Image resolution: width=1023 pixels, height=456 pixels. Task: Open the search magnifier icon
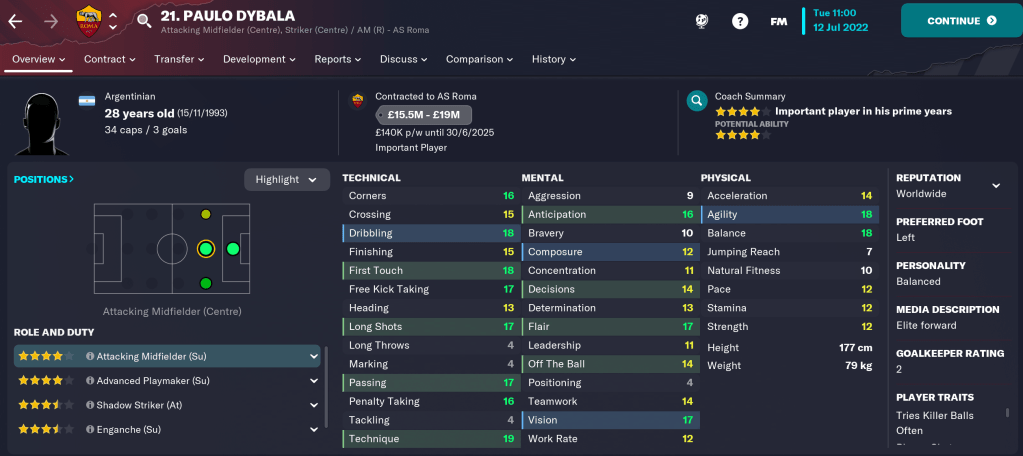pyautogui.click(x=144, y=20)
